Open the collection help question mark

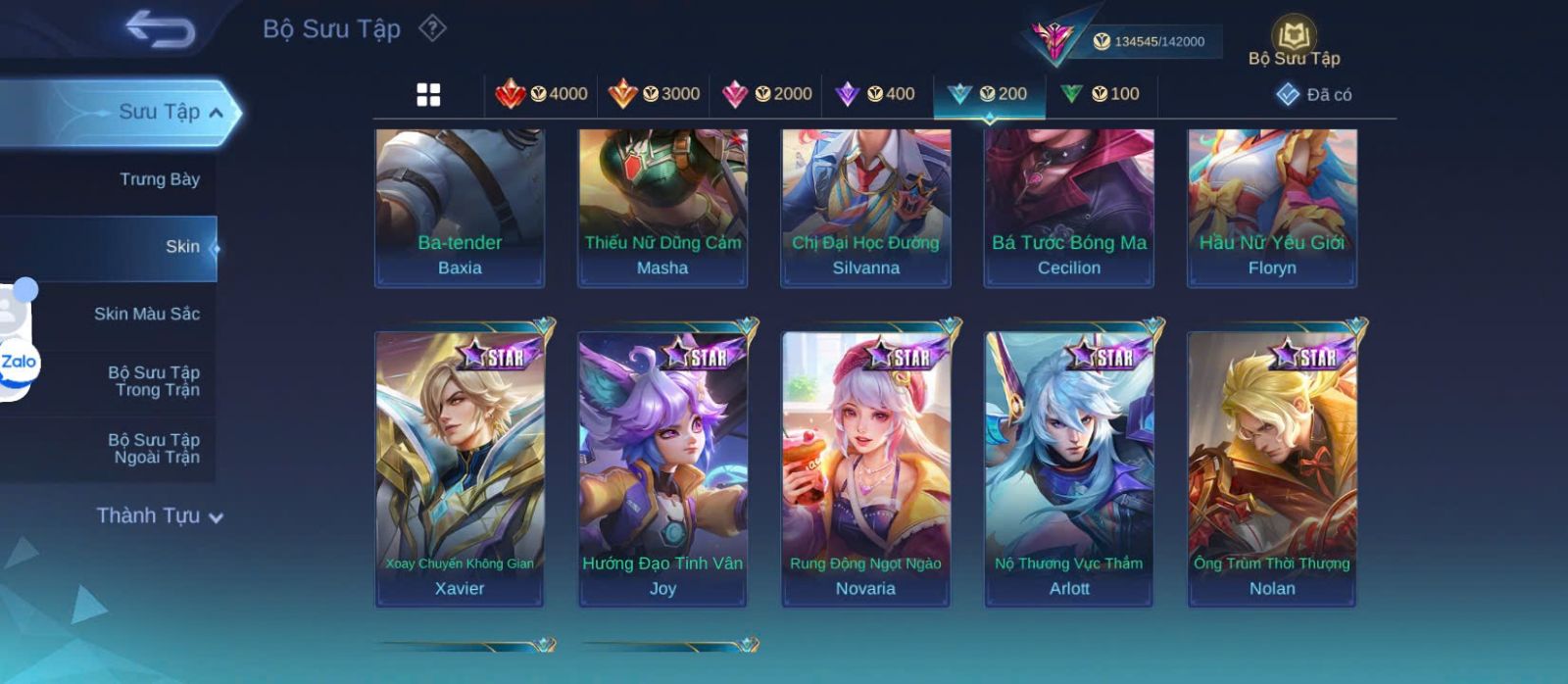pos(432,28)
